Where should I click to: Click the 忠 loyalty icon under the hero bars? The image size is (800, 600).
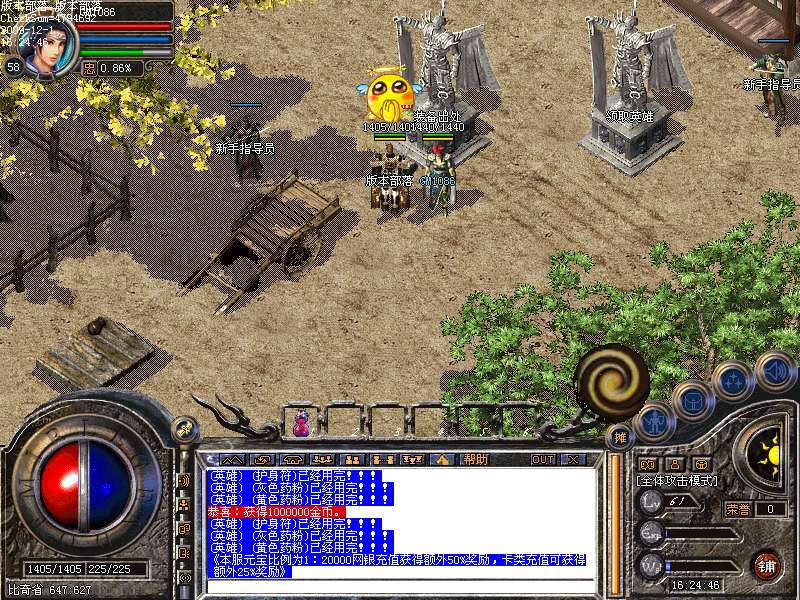(x=90, y=68)
